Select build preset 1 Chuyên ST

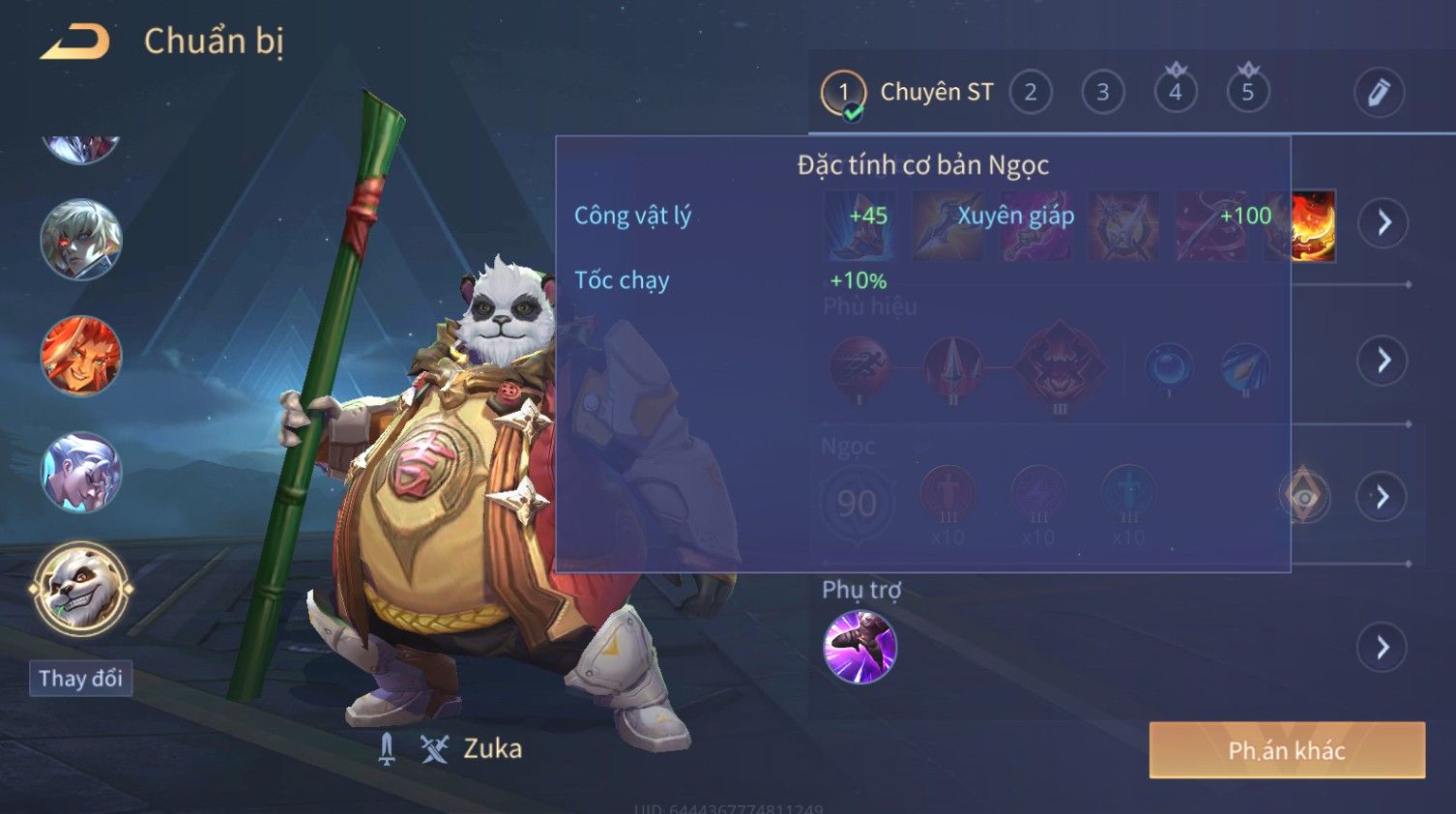click(x=843, y=93)
